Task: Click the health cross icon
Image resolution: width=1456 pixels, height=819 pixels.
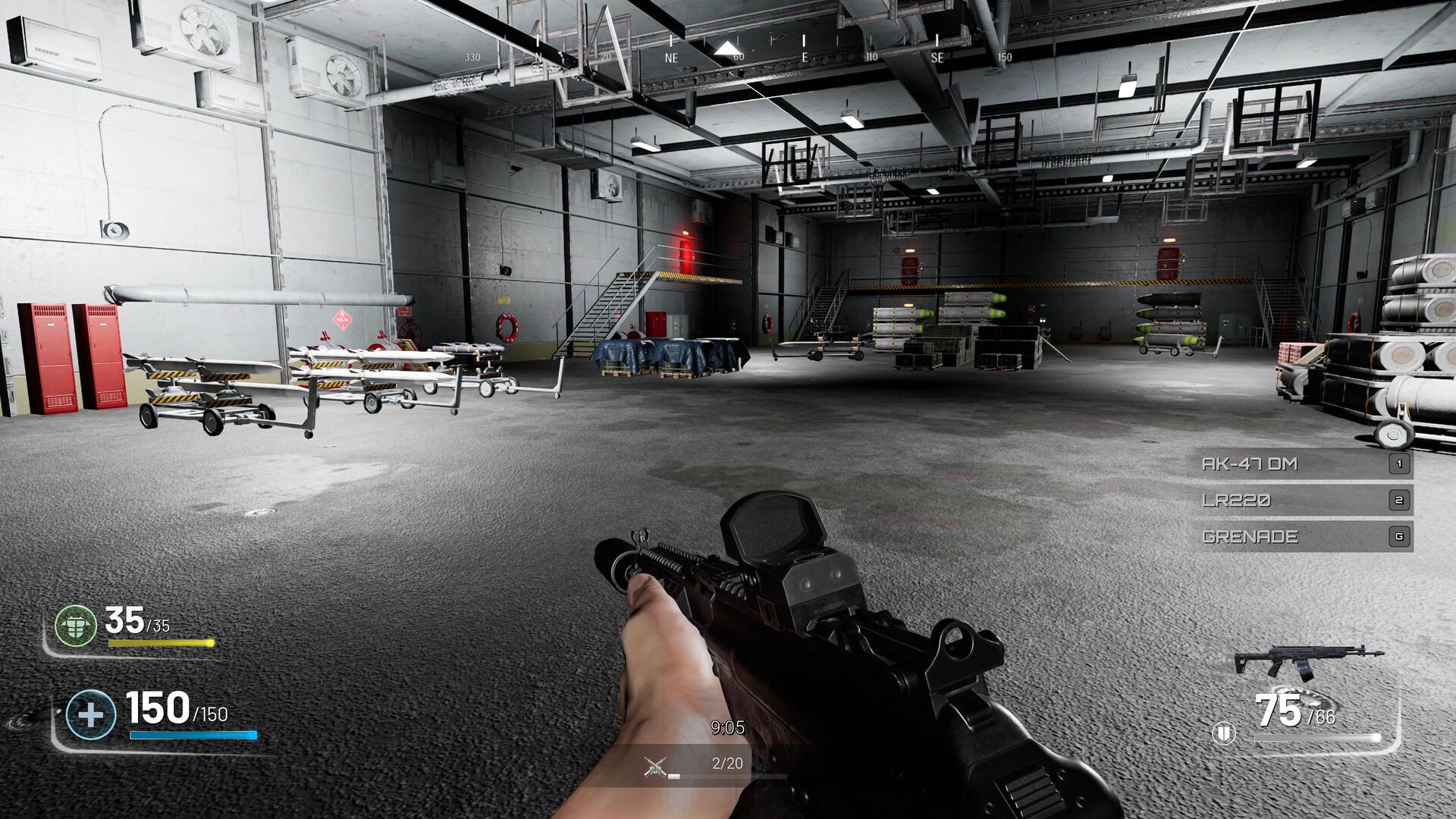Action: (x=90, y=715)
